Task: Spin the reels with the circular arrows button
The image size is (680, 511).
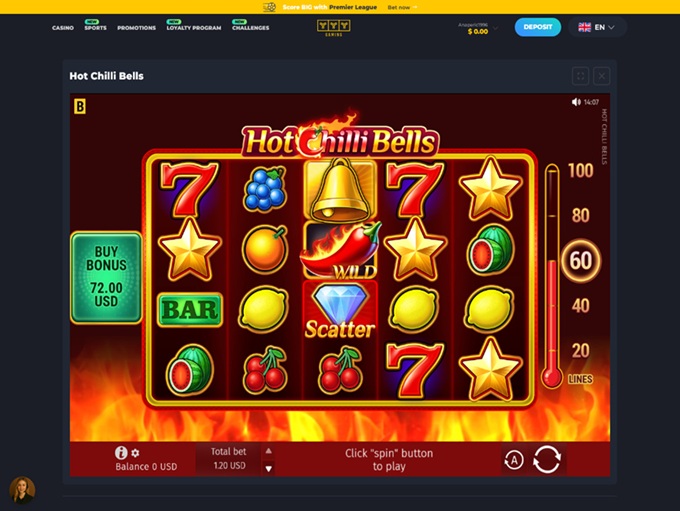Action: 547,460
